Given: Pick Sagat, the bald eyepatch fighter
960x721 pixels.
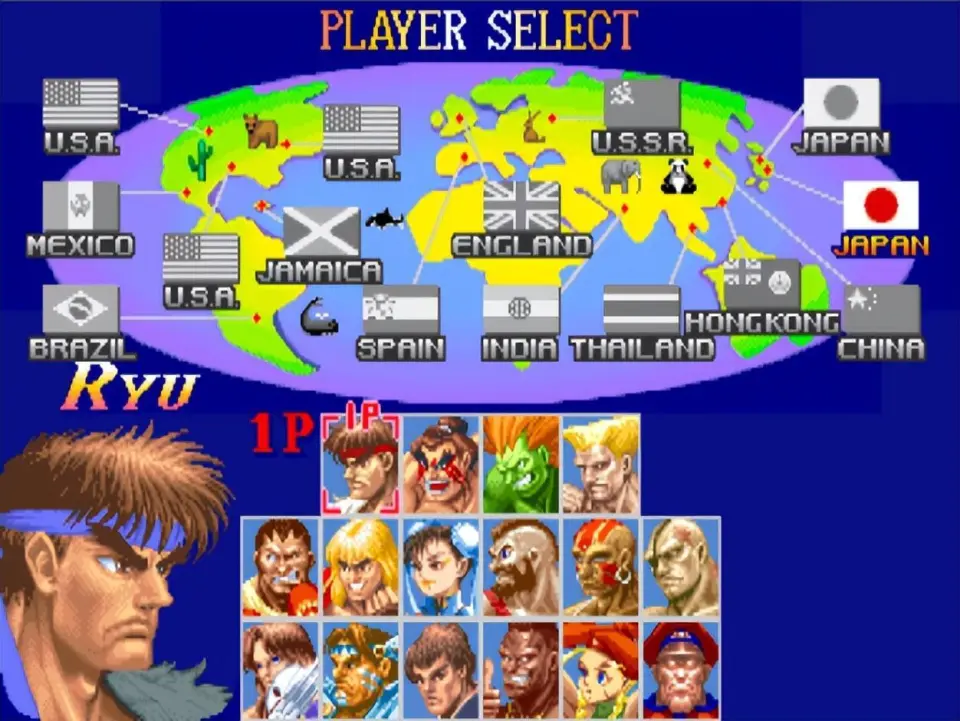Looking at the screenshot, I should click(681, 567).
